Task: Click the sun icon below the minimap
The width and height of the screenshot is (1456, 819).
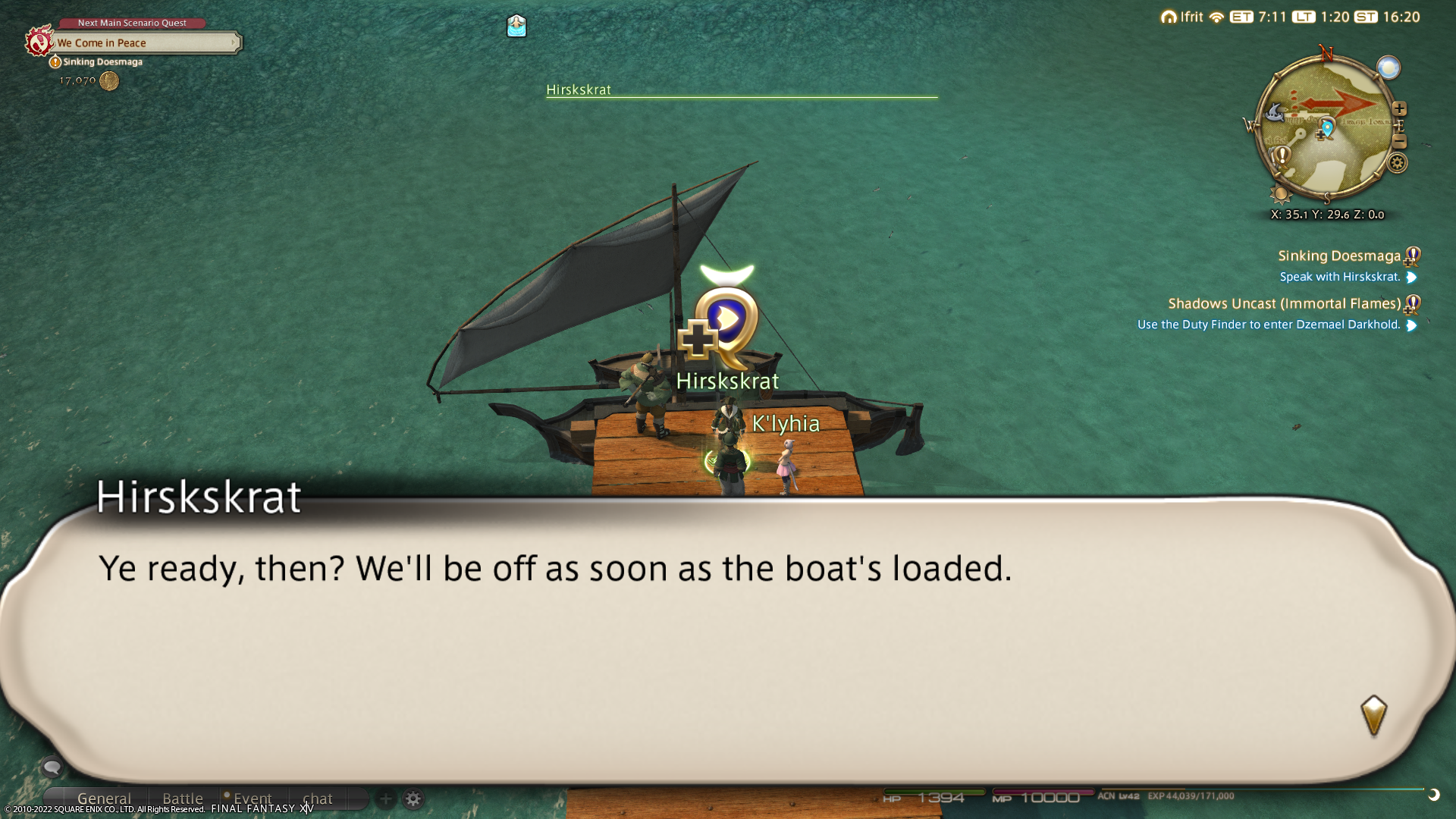Action: (1282, 195)
